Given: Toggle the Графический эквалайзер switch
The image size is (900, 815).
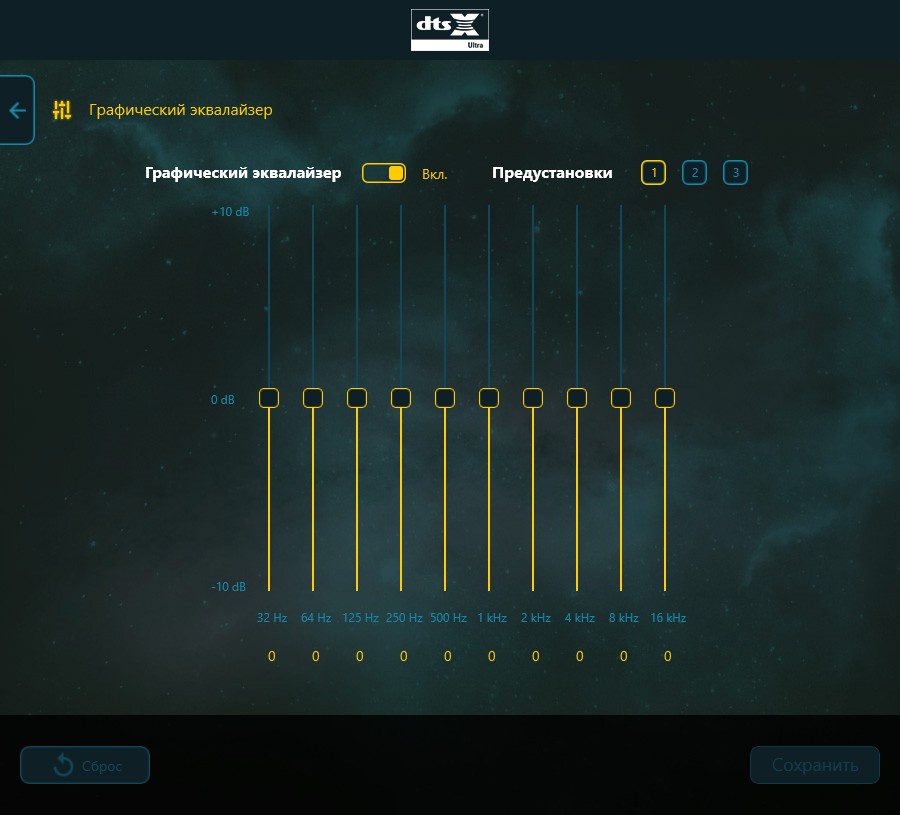Looking at the screenshot, I should [384, 173].
